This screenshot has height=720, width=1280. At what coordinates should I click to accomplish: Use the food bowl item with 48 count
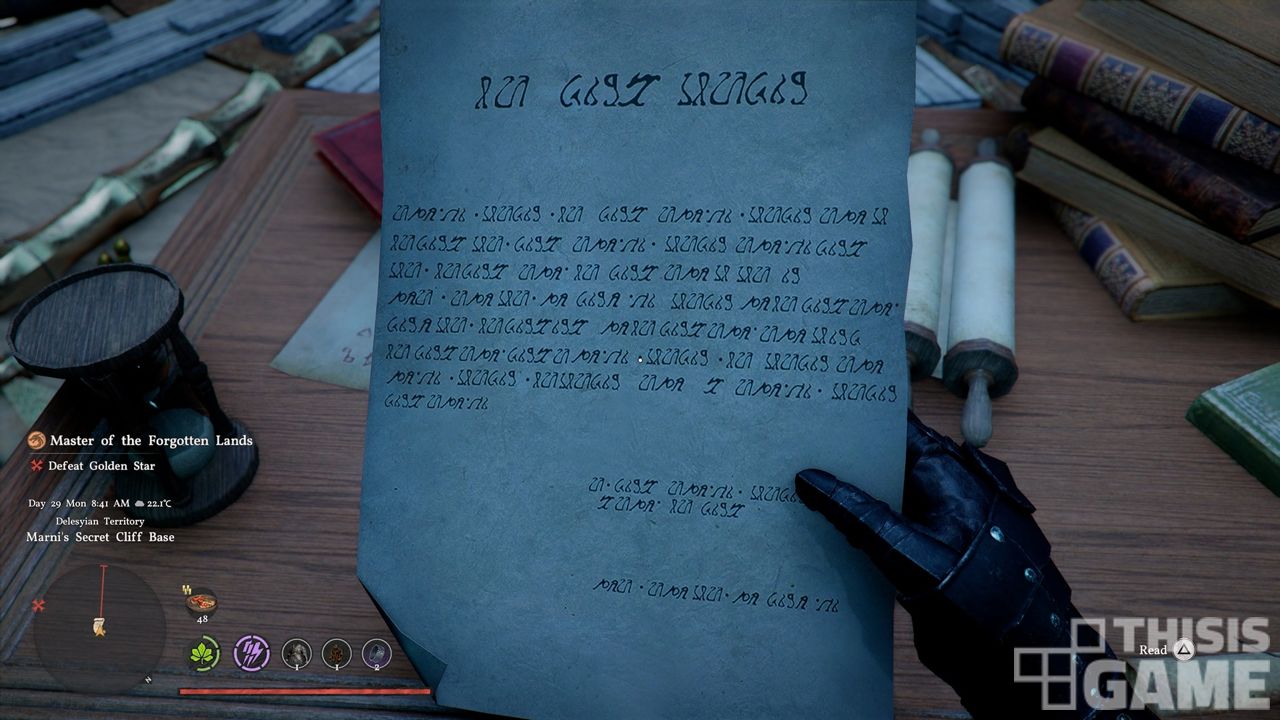(201, 602)
